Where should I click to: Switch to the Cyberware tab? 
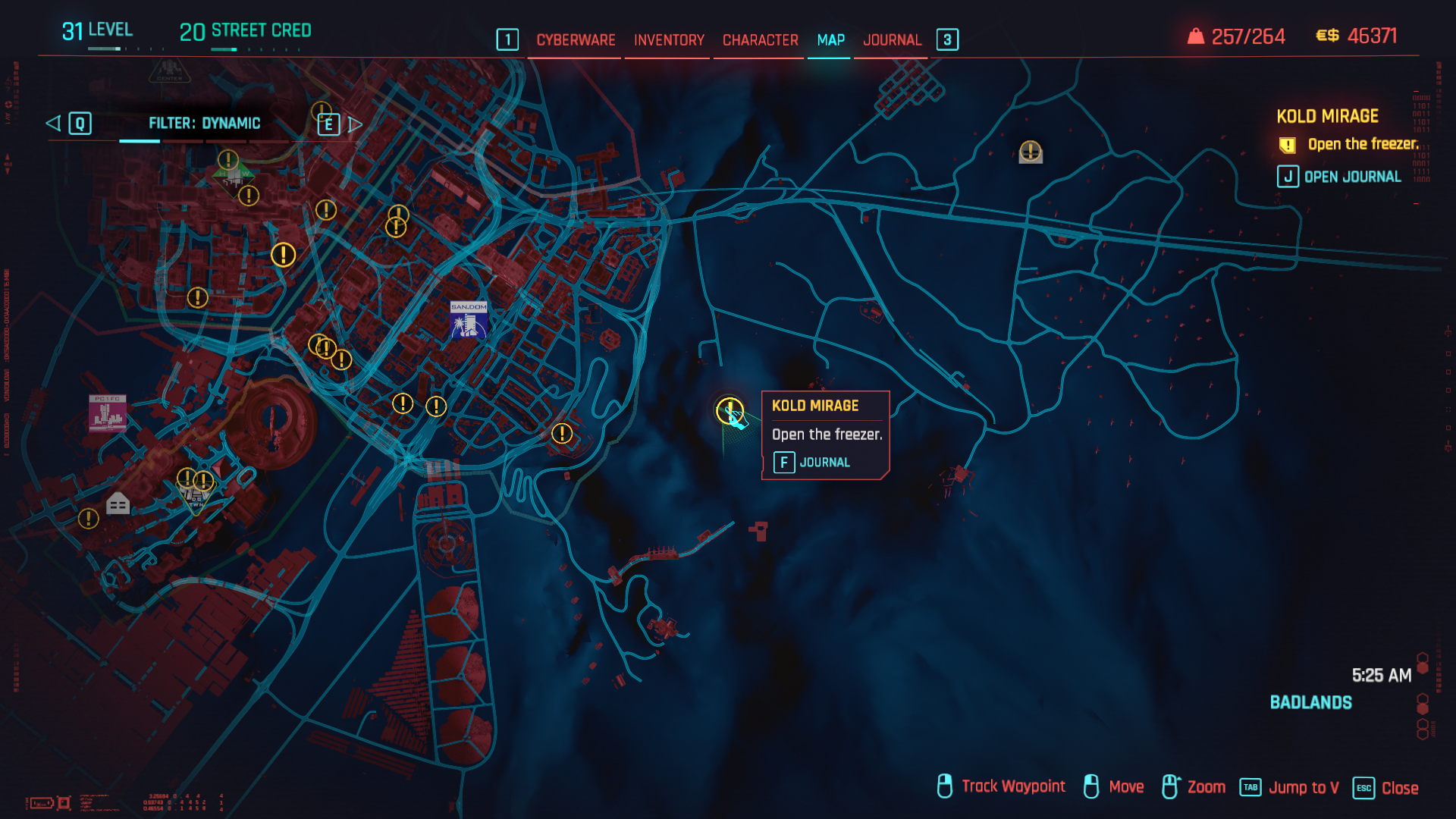coord(576,39)
